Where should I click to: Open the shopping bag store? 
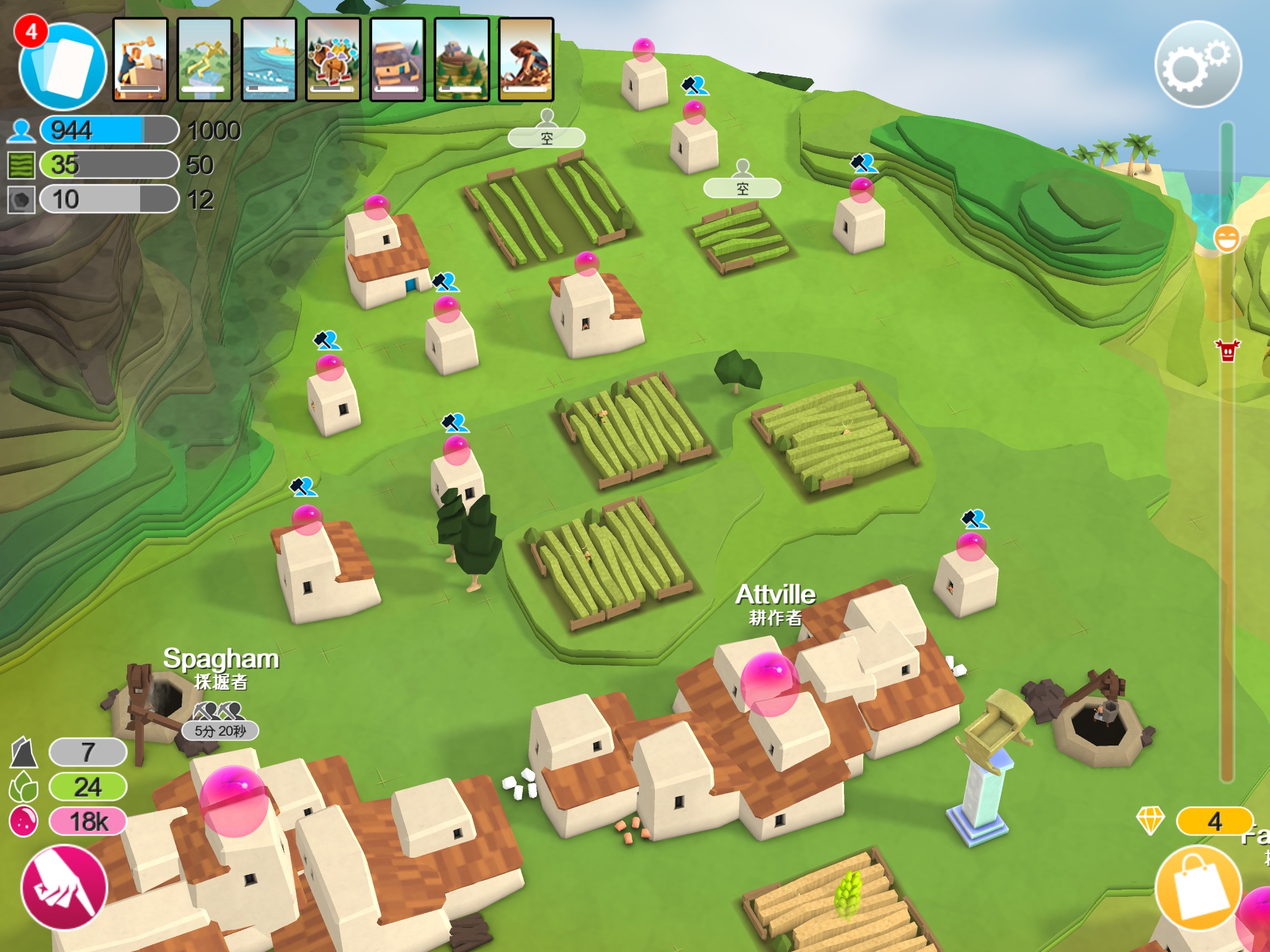click(x=1198, y=888)
